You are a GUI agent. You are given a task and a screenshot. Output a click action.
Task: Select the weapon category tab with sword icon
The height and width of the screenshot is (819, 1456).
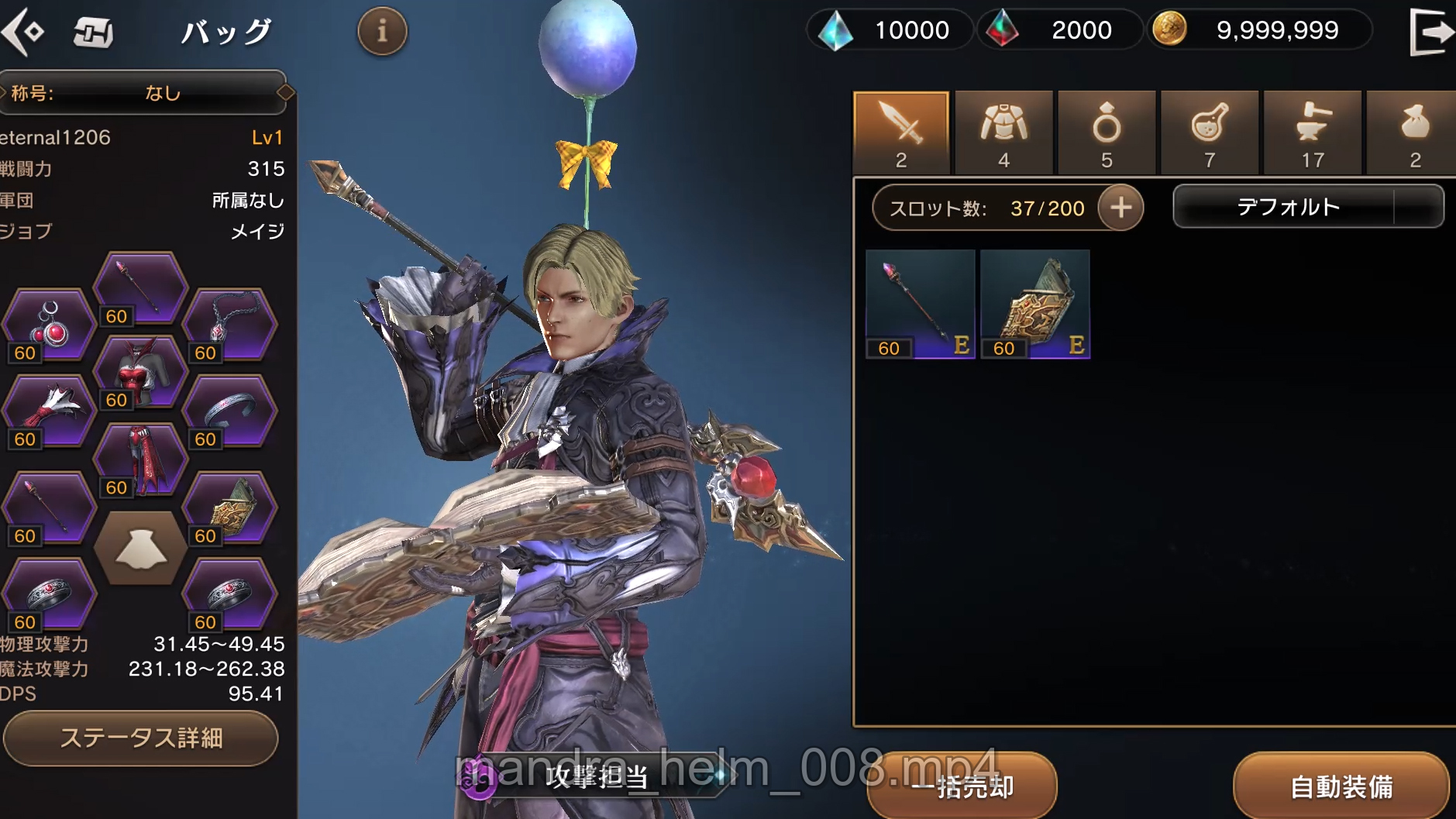pos(900,132)
